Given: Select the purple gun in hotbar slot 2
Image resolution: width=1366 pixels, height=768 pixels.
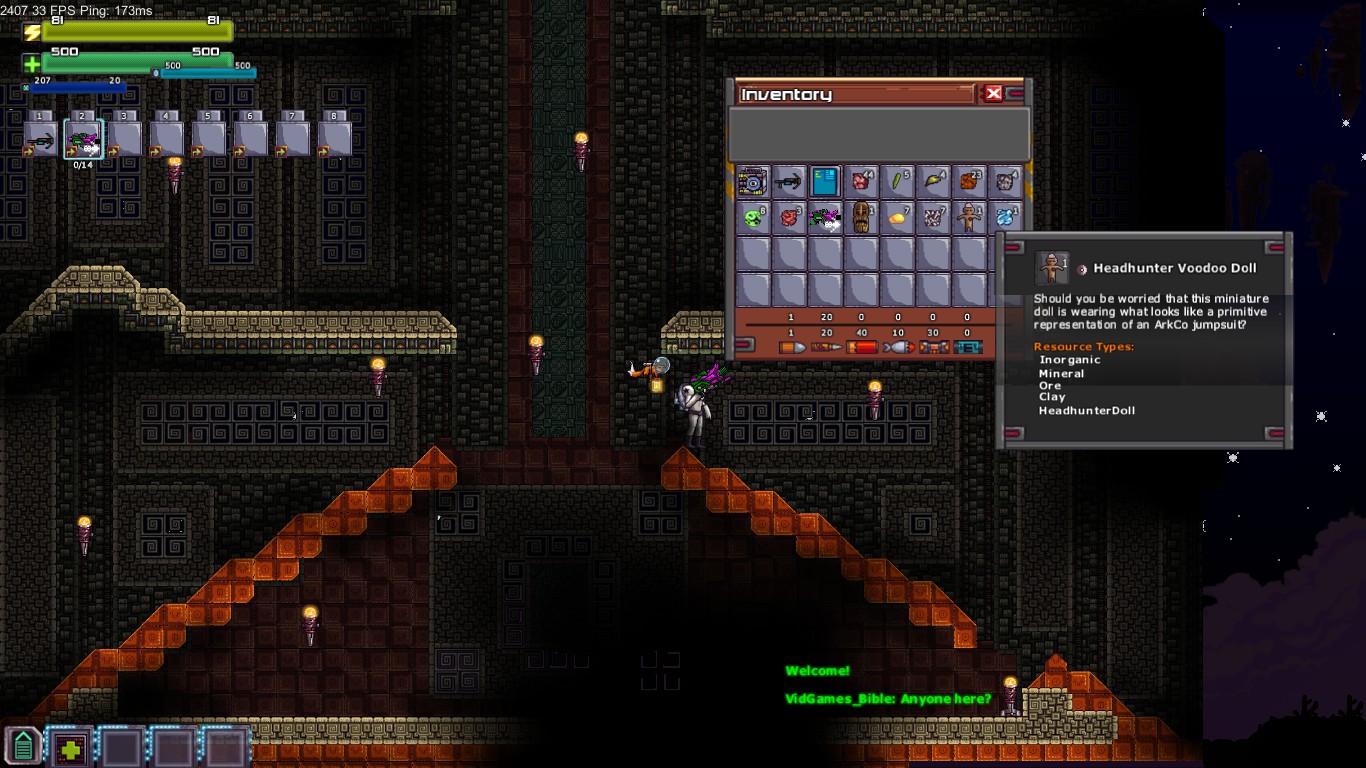Looking at the screenshot, I should (x=83, y=140).
